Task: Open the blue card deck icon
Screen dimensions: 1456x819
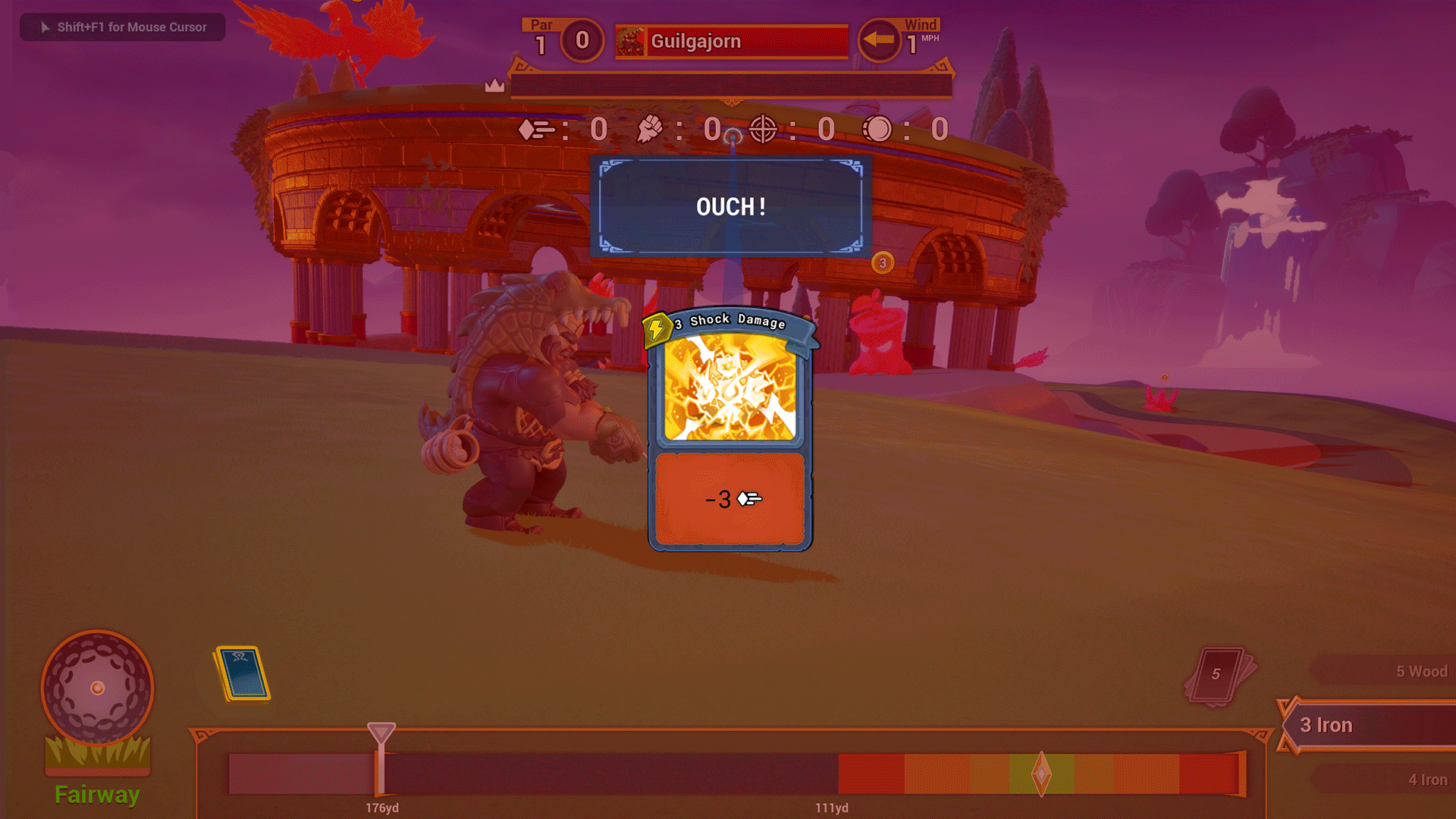Action: [x=243, y=673]
